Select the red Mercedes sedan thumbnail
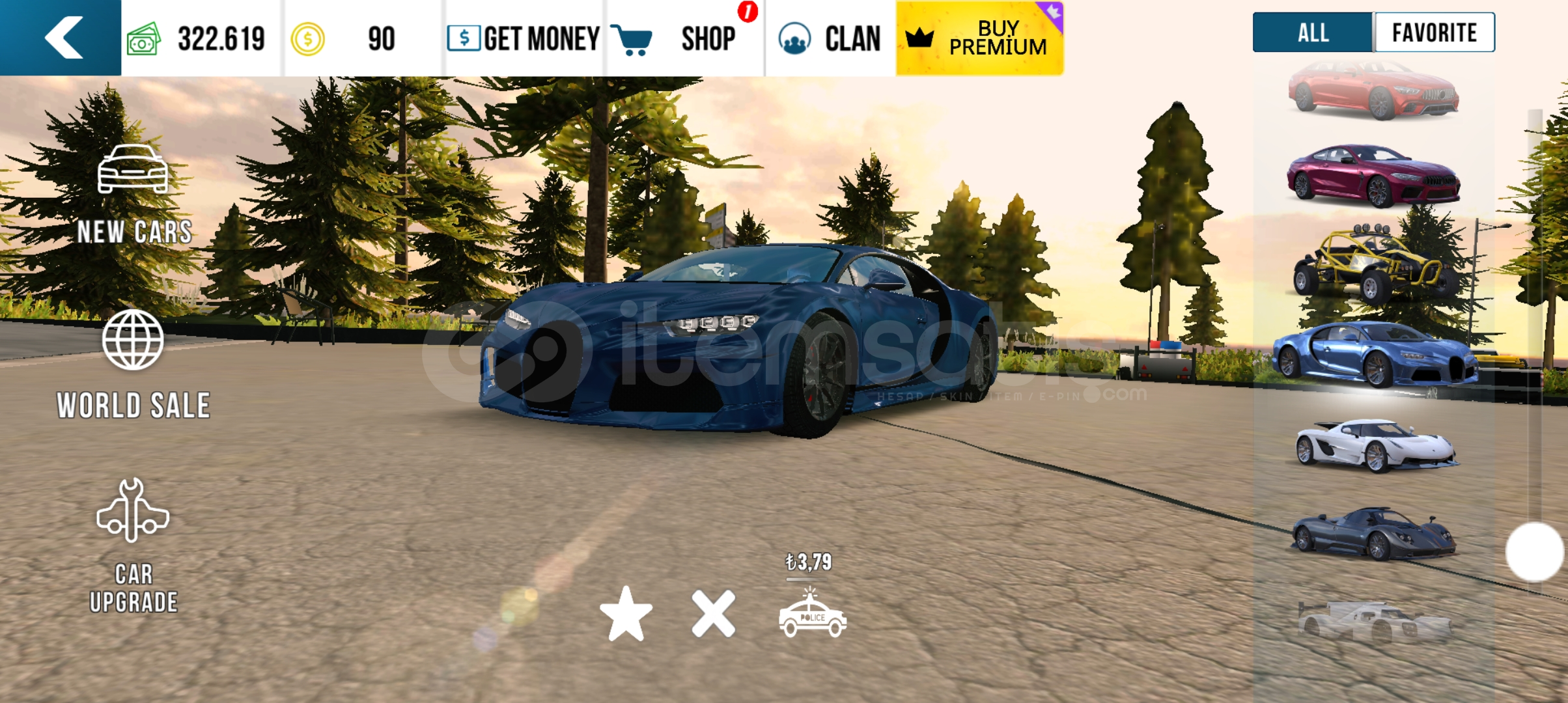Viewport: 1568px width, 703px height. pos(1374,92)
